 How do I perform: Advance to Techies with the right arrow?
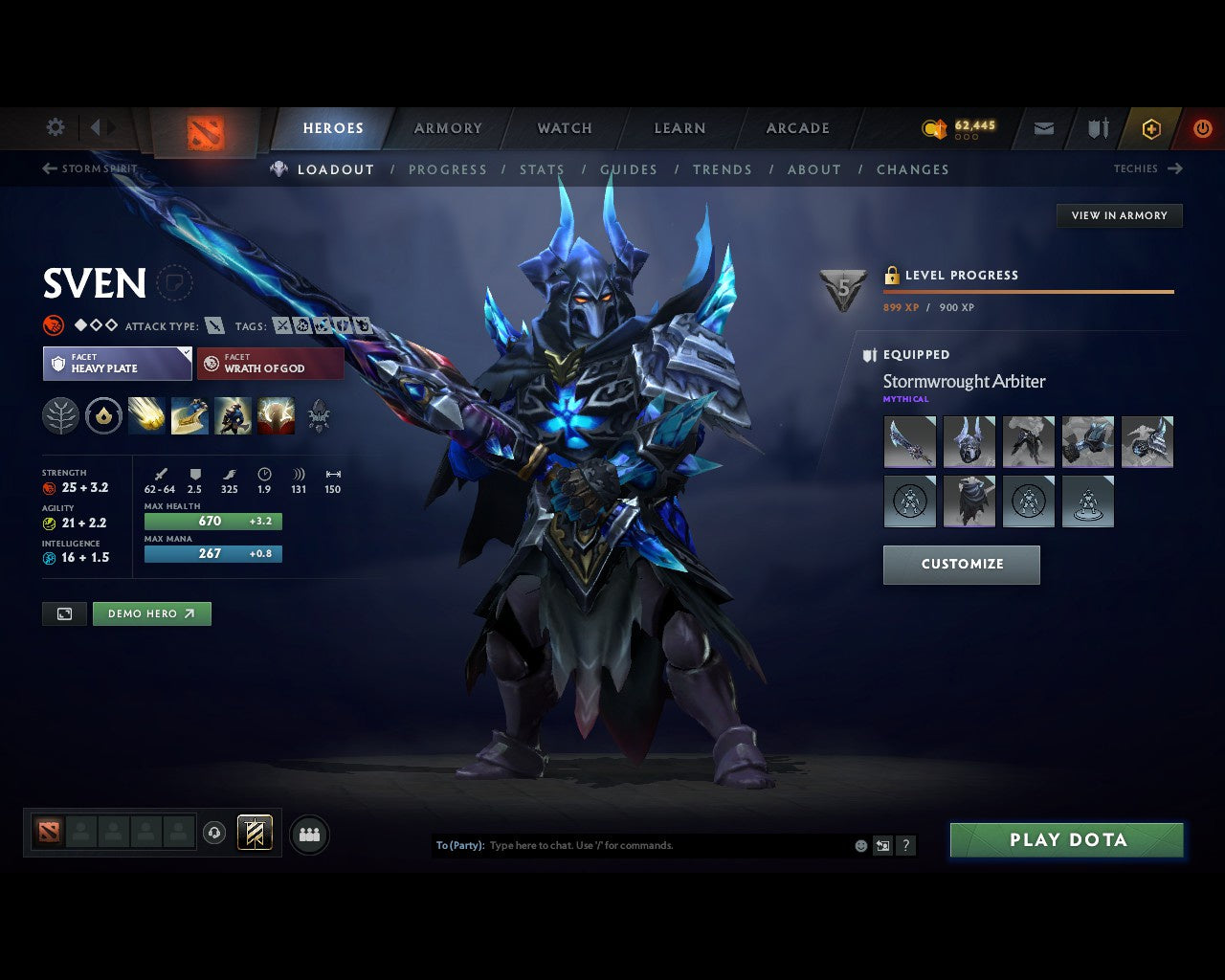click(1176, 168)
